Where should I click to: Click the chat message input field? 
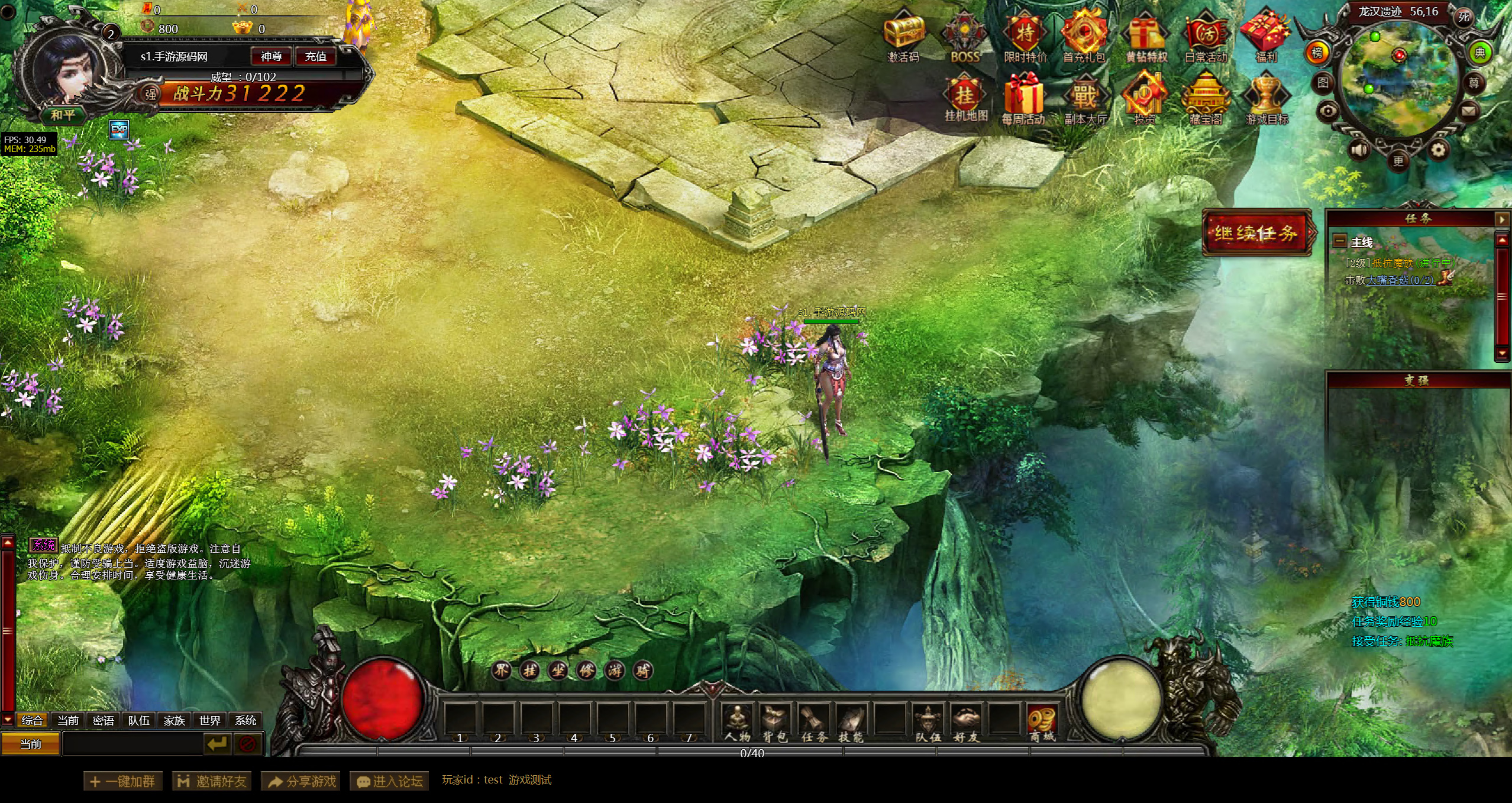133,744
